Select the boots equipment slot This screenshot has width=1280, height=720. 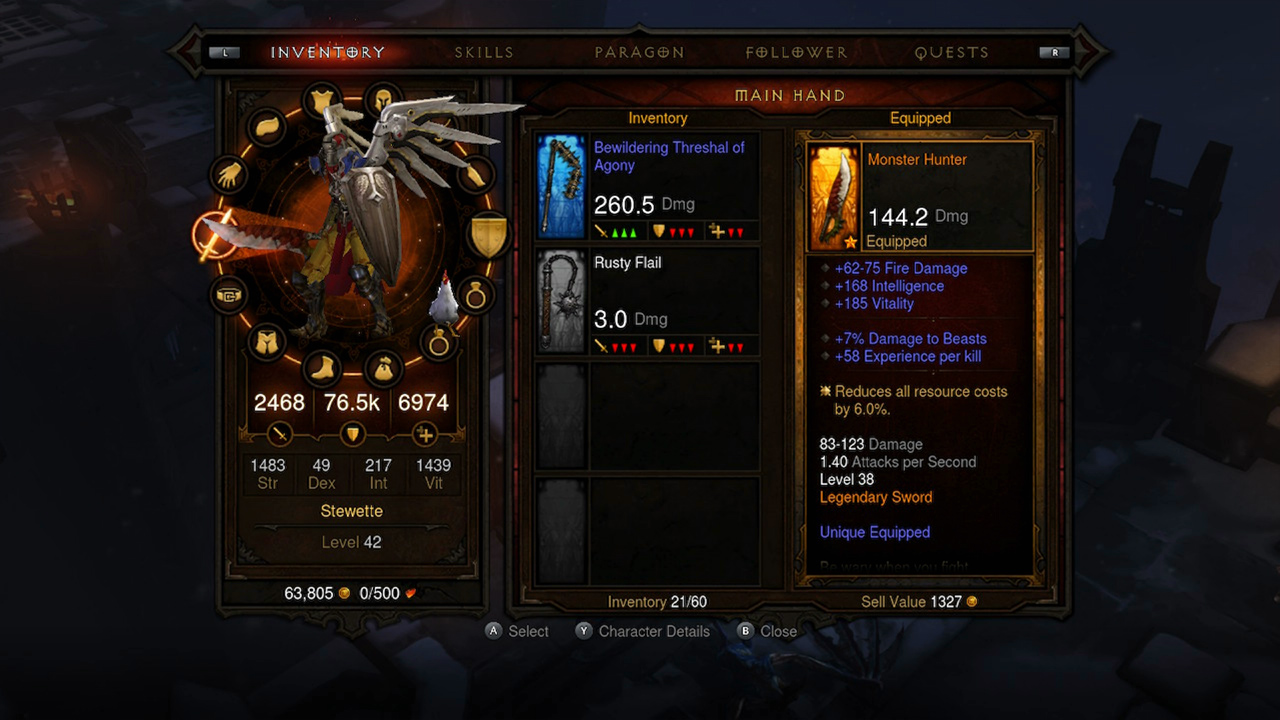pos(320,369)
